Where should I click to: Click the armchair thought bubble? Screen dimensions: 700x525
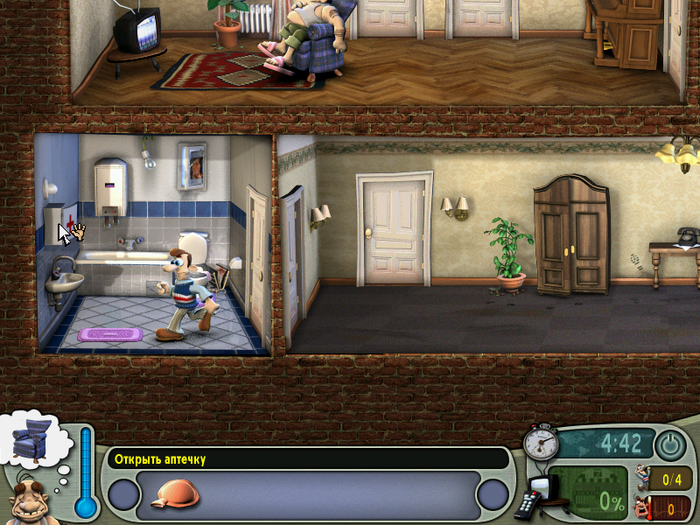pos(32,441)
